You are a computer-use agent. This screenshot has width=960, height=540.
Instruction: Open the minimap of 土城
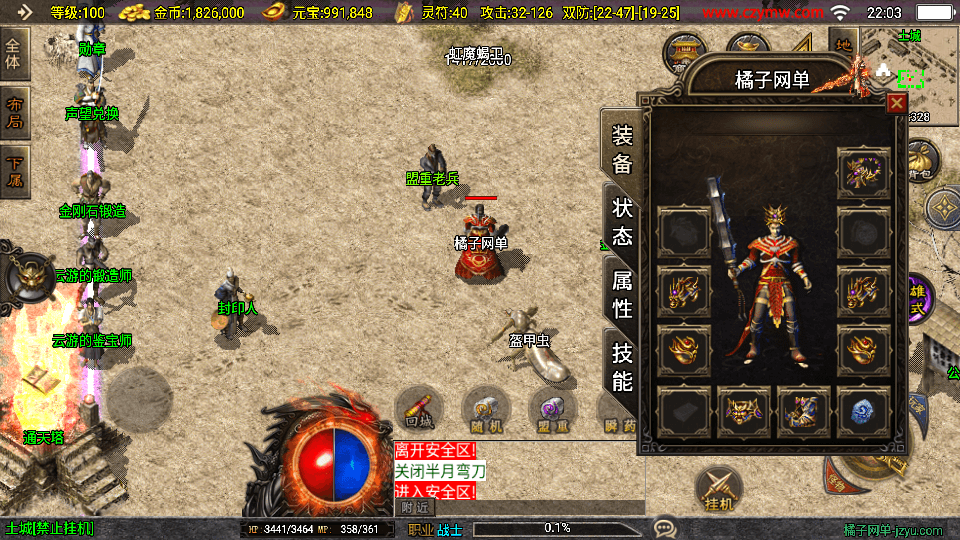908,62
